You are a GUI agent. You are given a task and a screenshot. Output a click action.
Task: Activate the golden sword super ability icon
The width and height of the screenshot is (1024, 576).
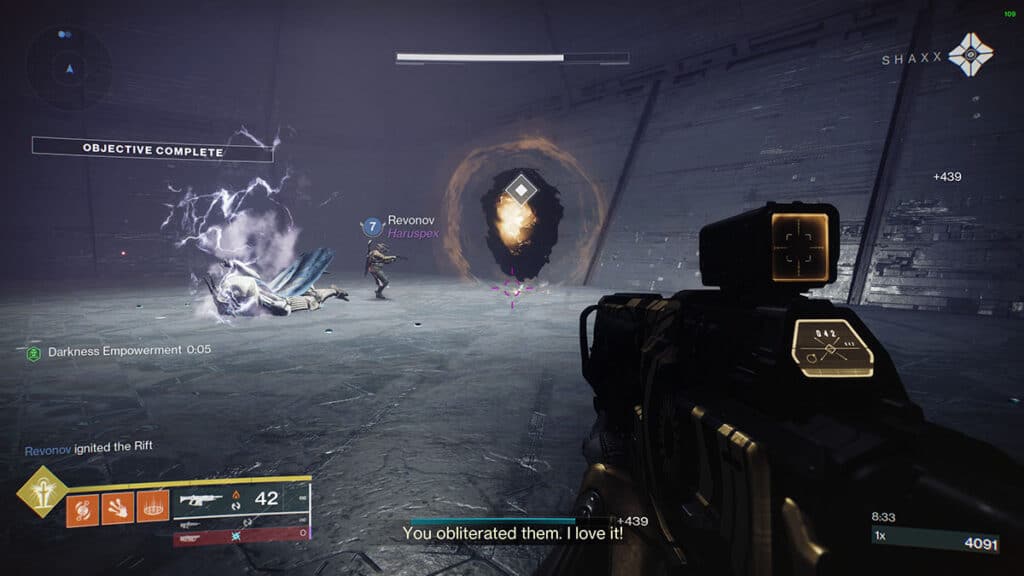42,492
